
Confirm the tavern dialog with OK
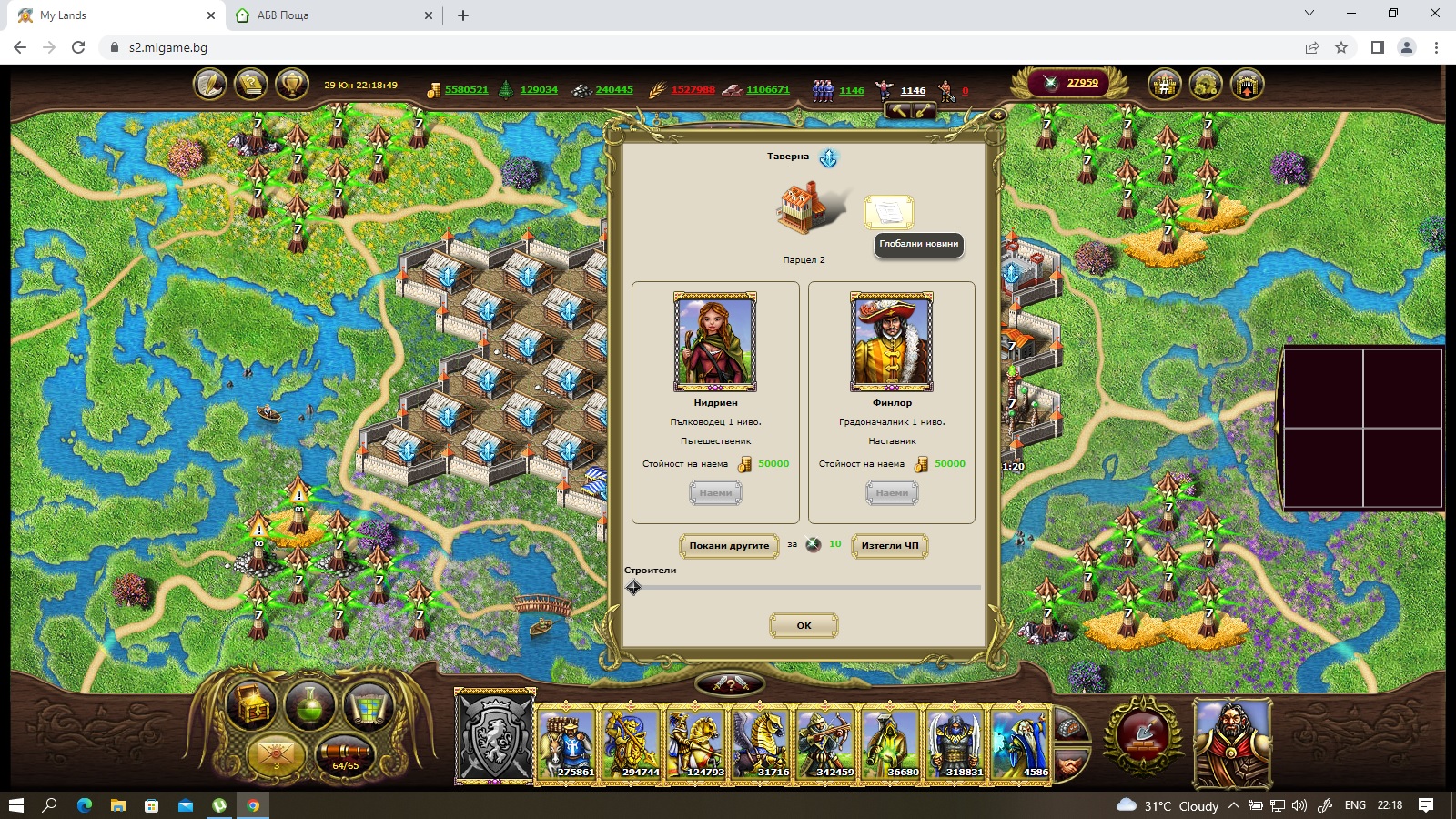804,625
